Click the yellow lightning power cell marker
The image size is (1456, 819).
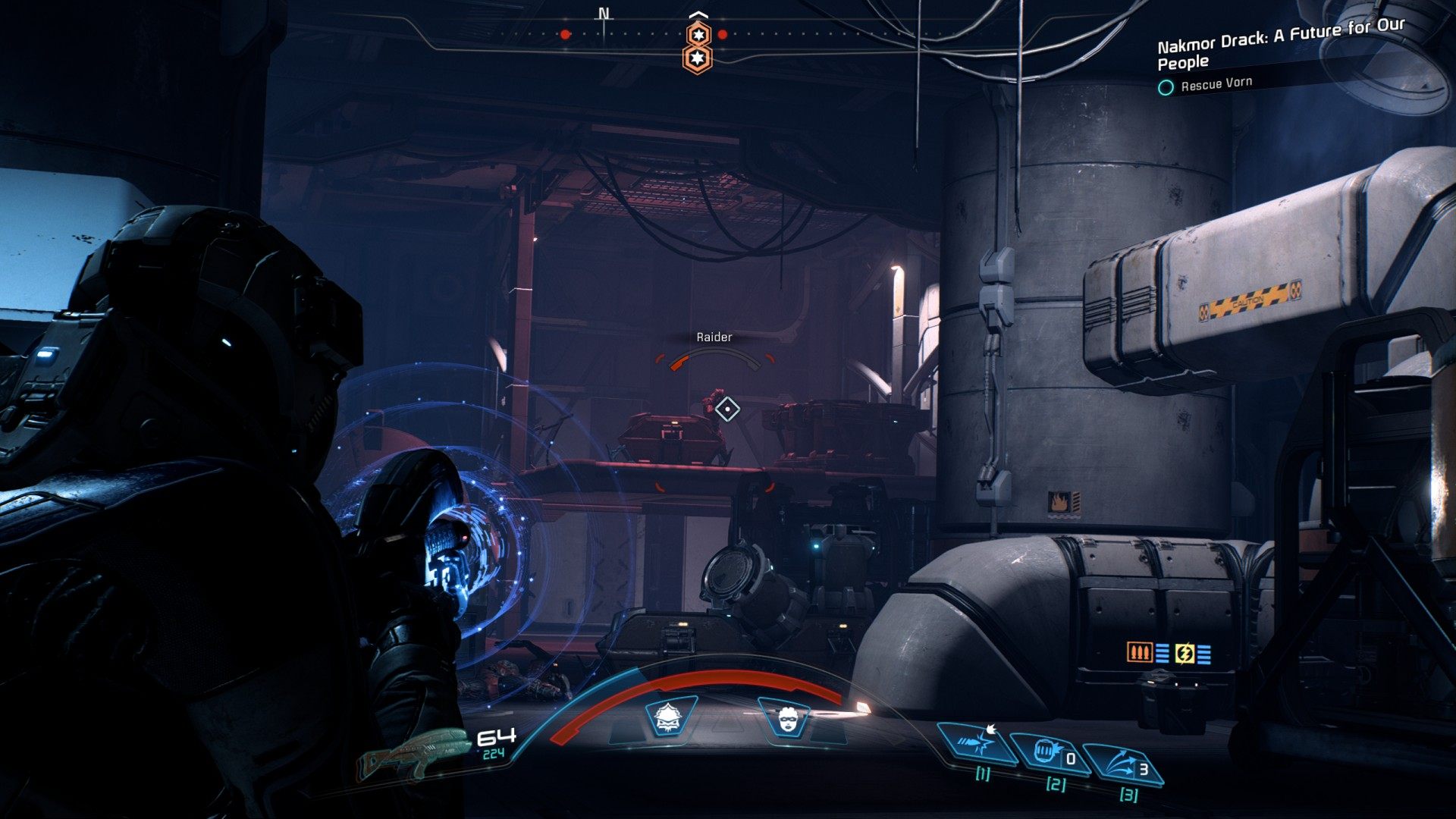click(1184, 653)
